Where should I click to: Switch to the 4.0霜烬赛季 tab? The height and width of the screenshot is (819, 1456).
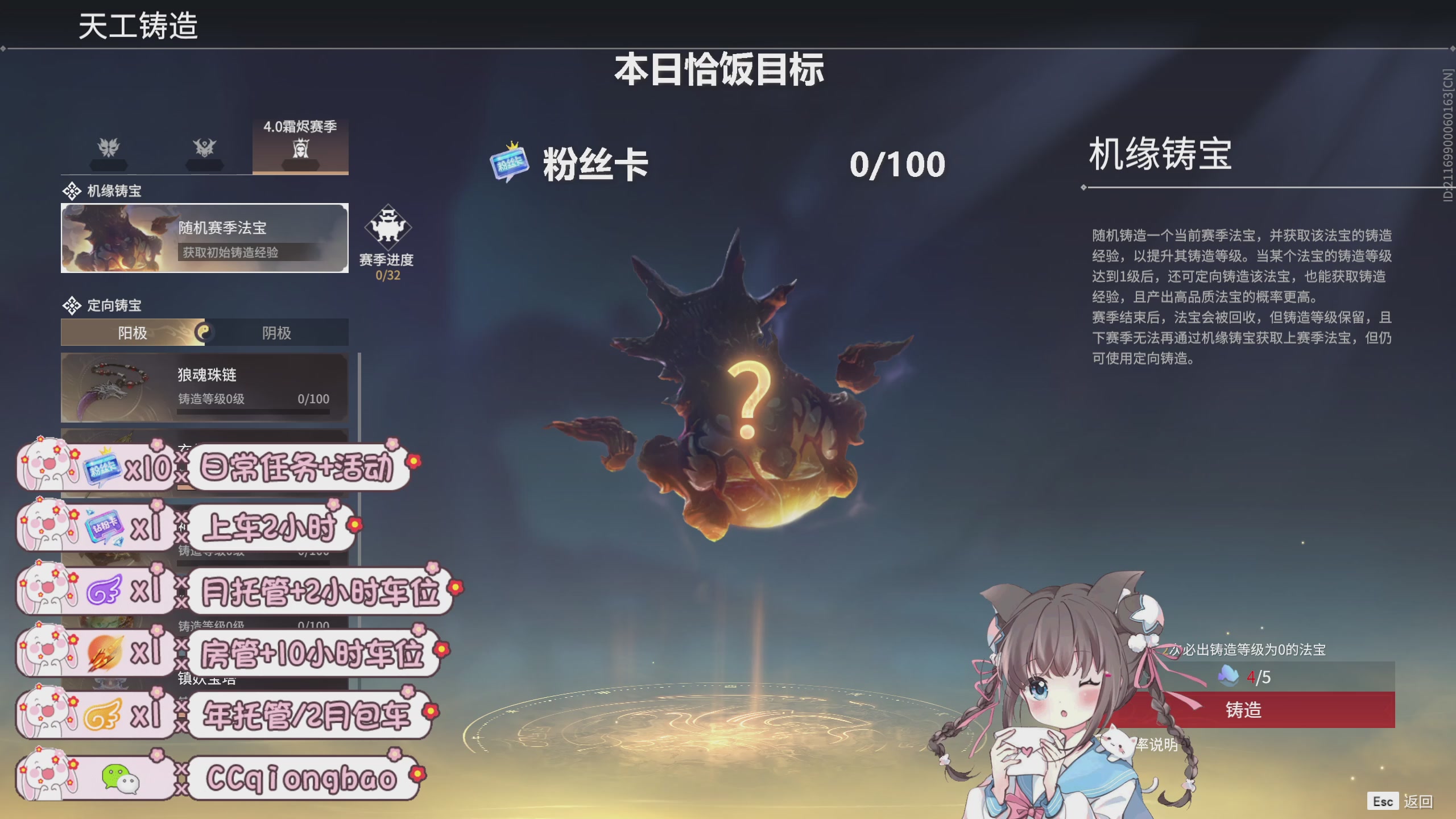click(301, 127)
